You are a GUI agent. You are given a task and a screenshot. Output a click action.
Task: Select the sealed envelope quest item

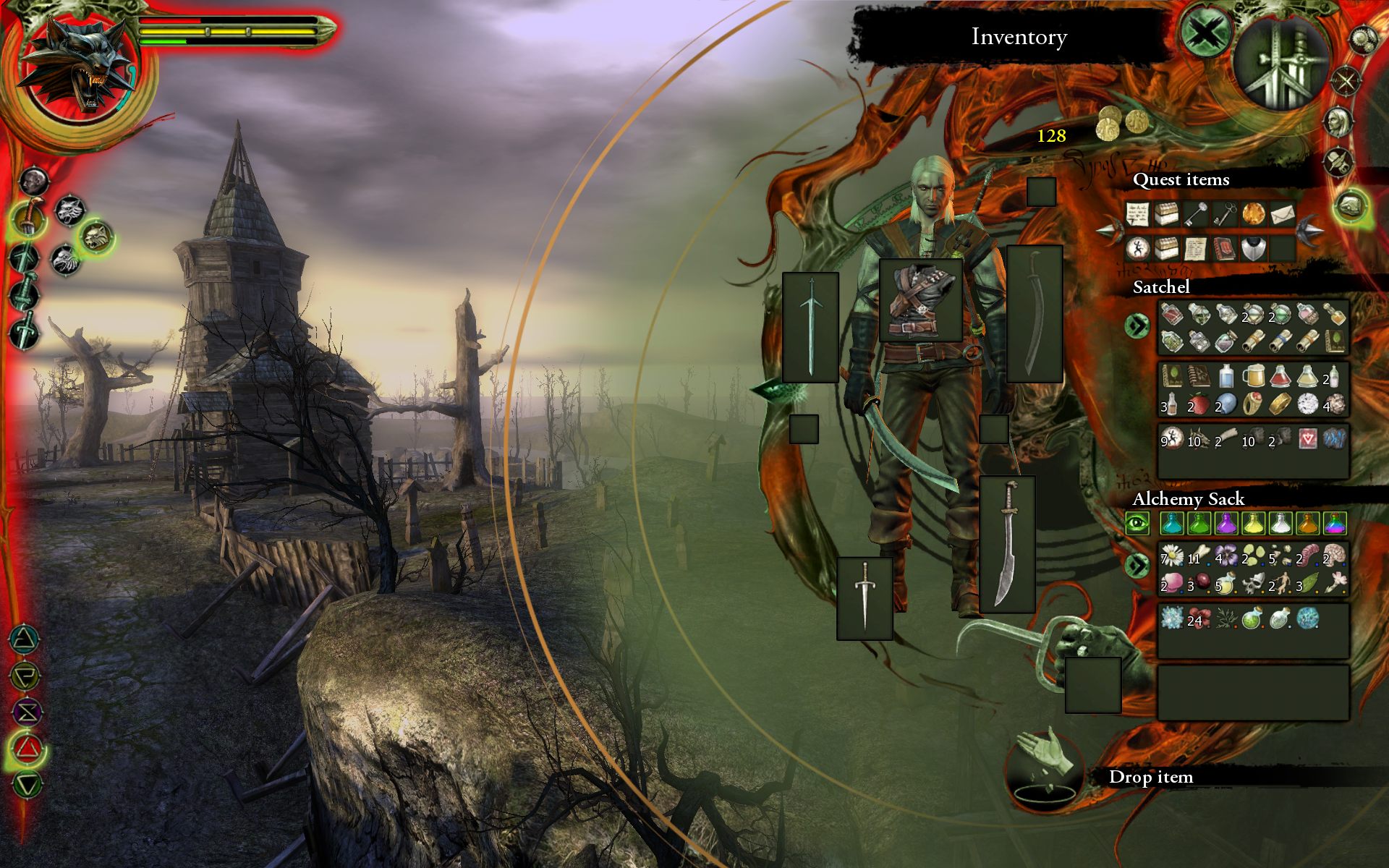click(1281, 214)
